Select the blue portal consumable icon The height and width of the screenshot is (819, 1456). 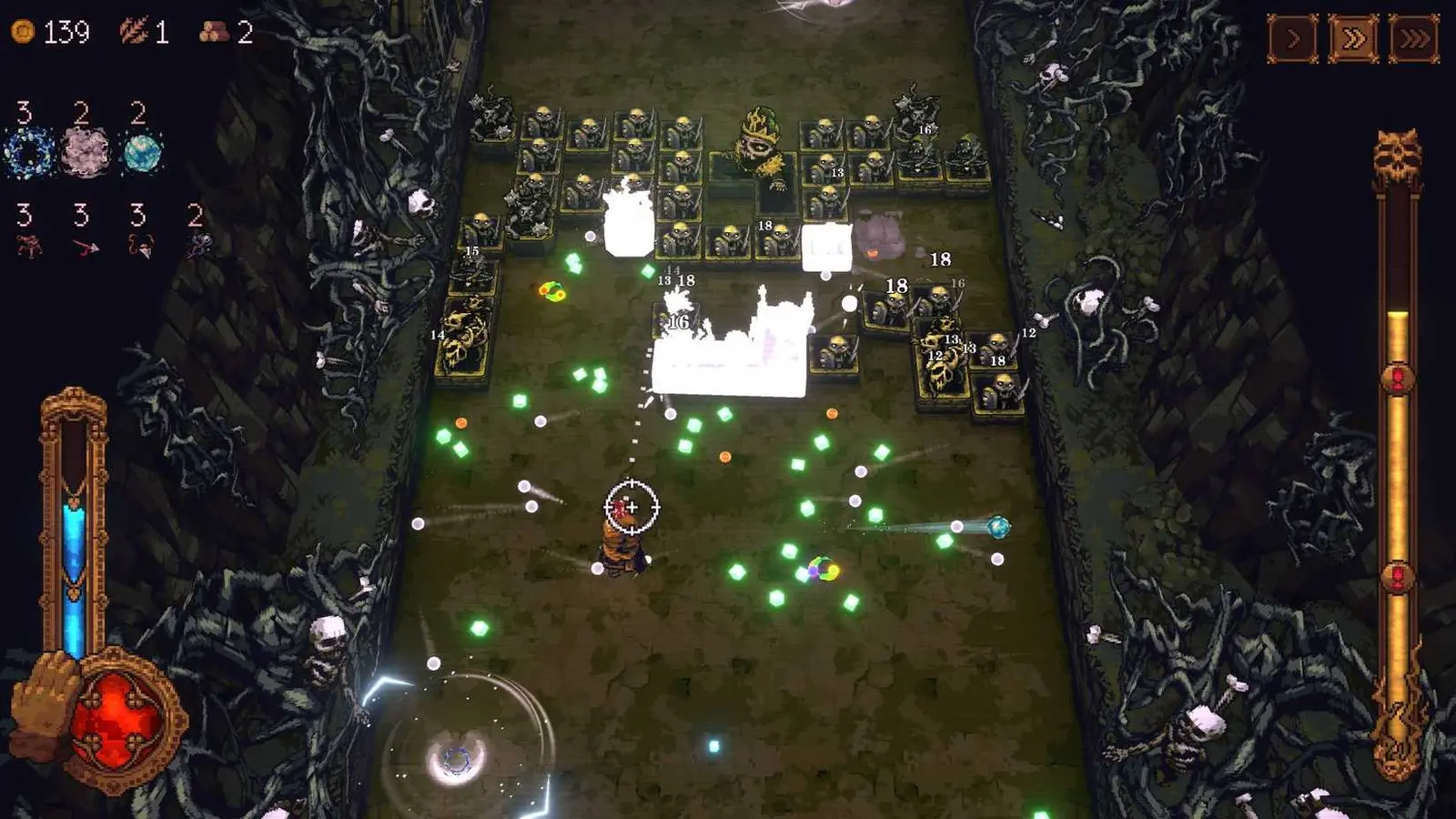tap(27, 152)
